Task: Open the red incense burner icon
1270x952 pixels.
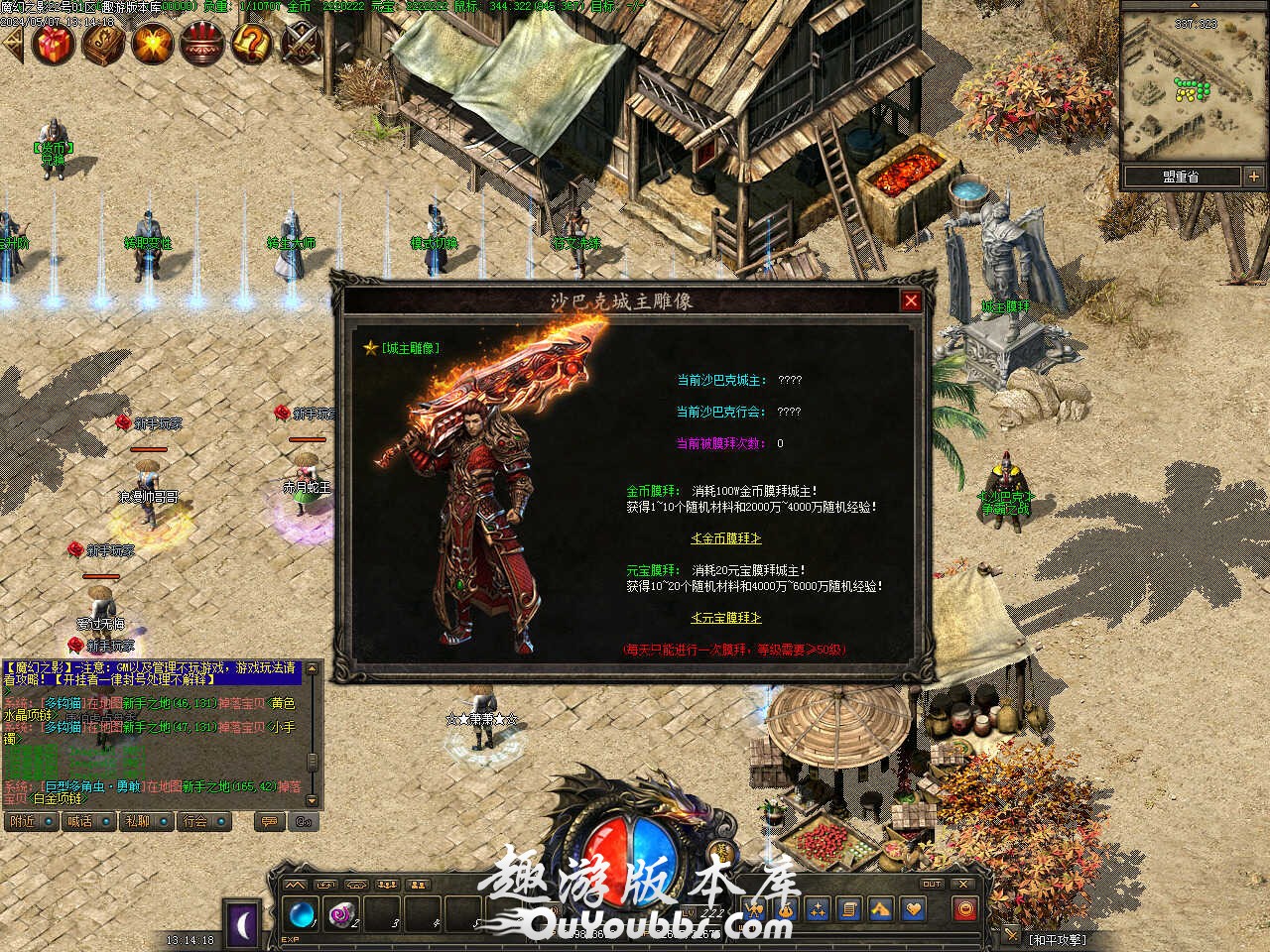Action: click(x=201, y=43)
